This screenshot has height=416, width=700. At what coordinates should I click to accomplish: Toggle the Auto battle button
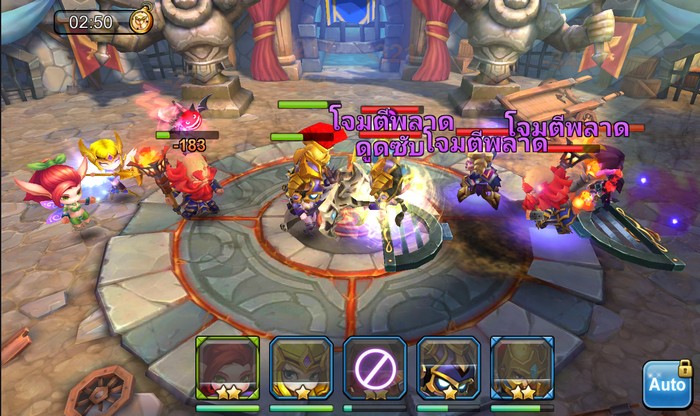point(666,383)
